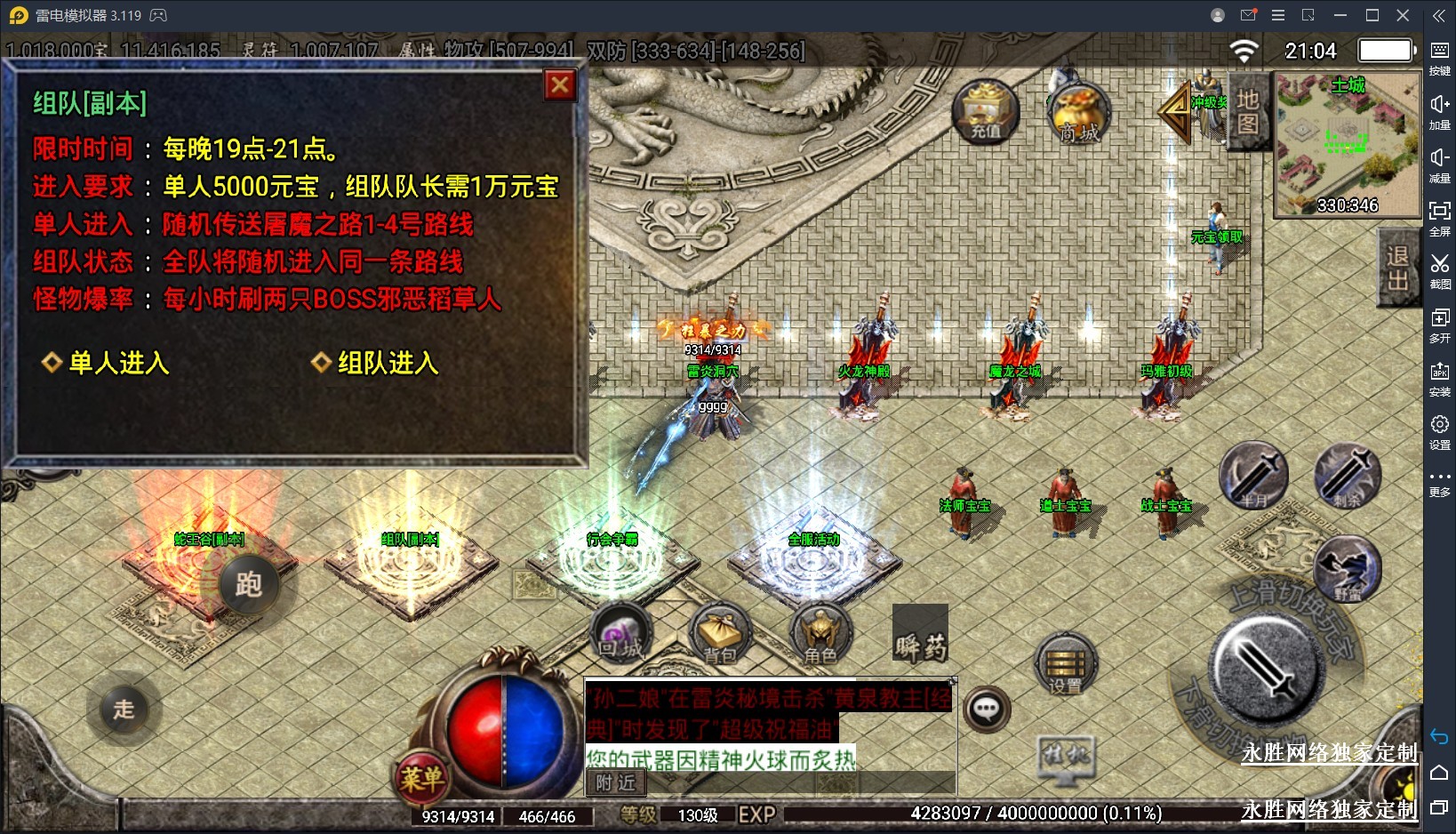Open emulator 全屏 fullscreen option
The image size is (1456, 834).
(x=1439, y=217)
